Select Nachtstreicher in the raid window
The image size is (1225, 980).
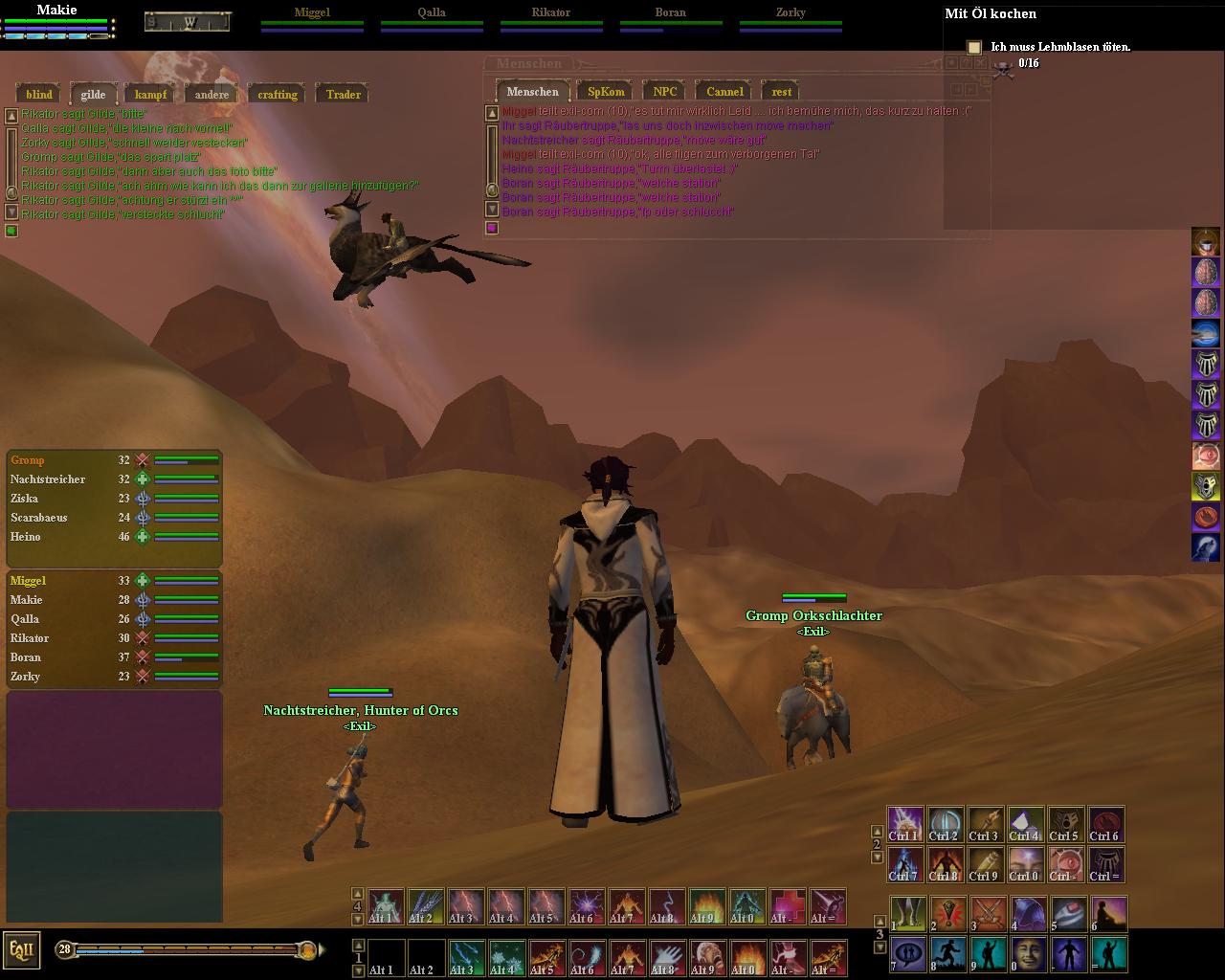coord(48,479)
